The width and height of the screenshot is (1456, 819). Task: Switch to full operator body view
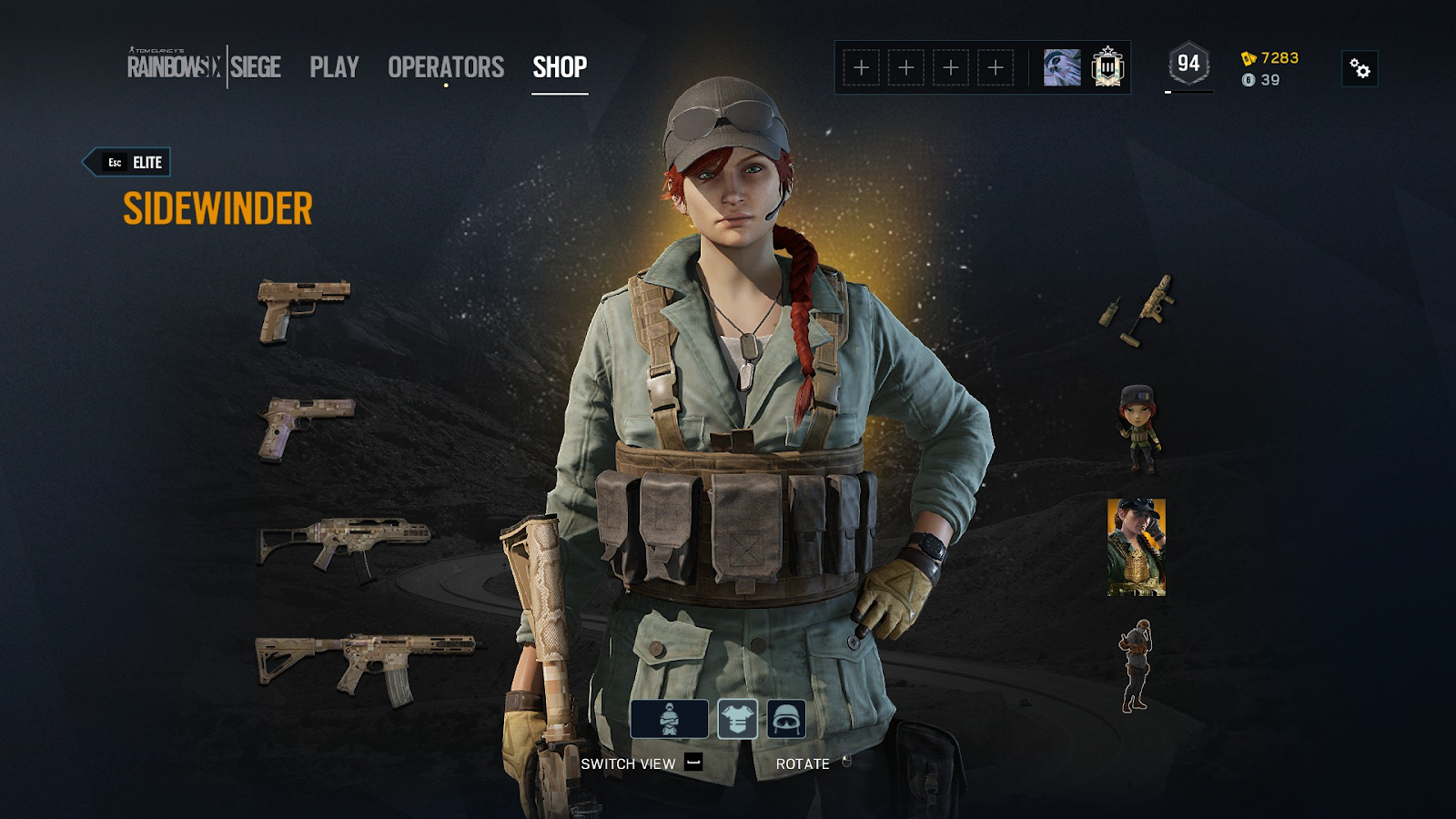click(x=669, y=719)
